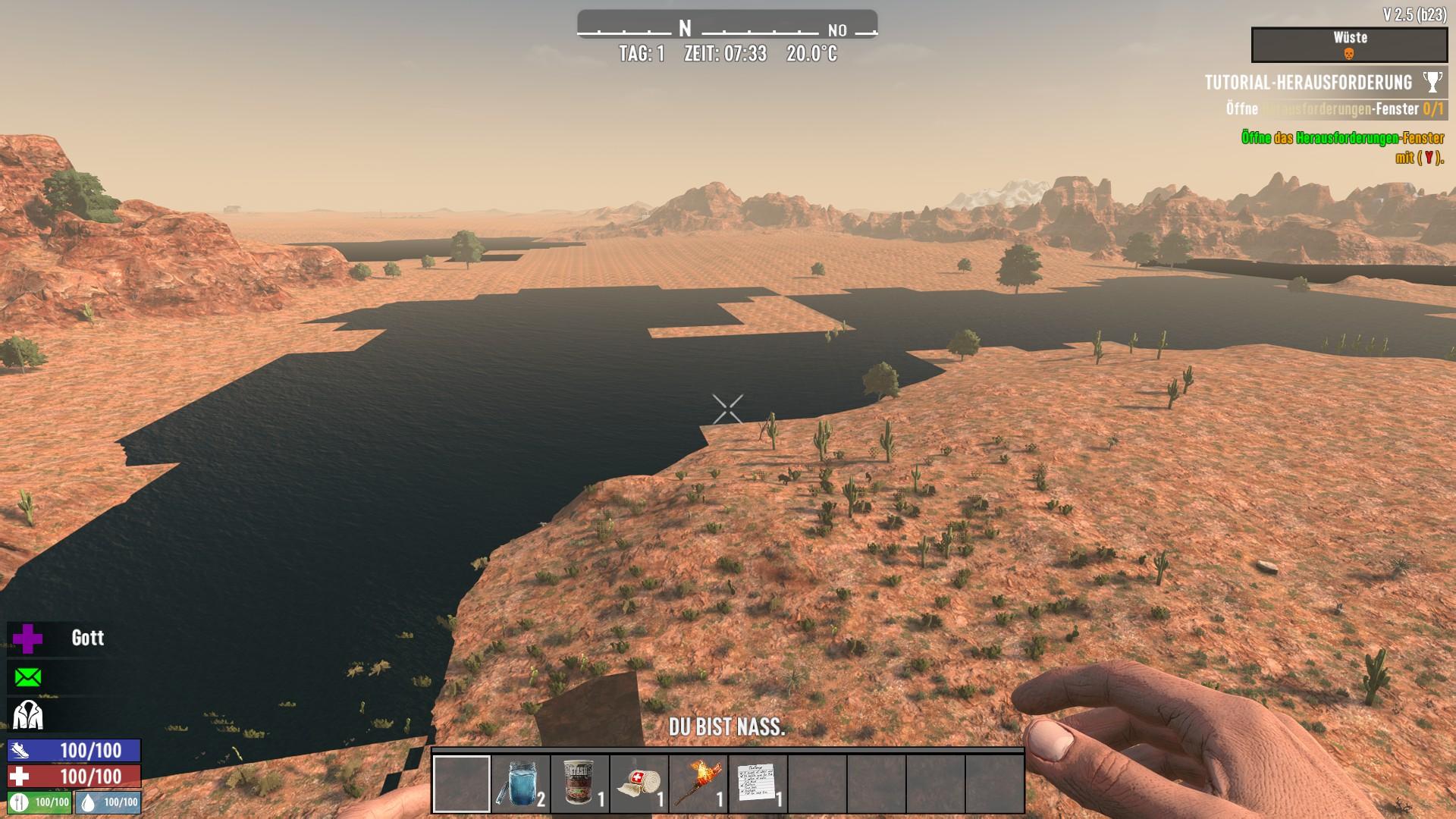Click the Wüste biome indicator box
1456x819 pixels.
[x=1349, y=45]
